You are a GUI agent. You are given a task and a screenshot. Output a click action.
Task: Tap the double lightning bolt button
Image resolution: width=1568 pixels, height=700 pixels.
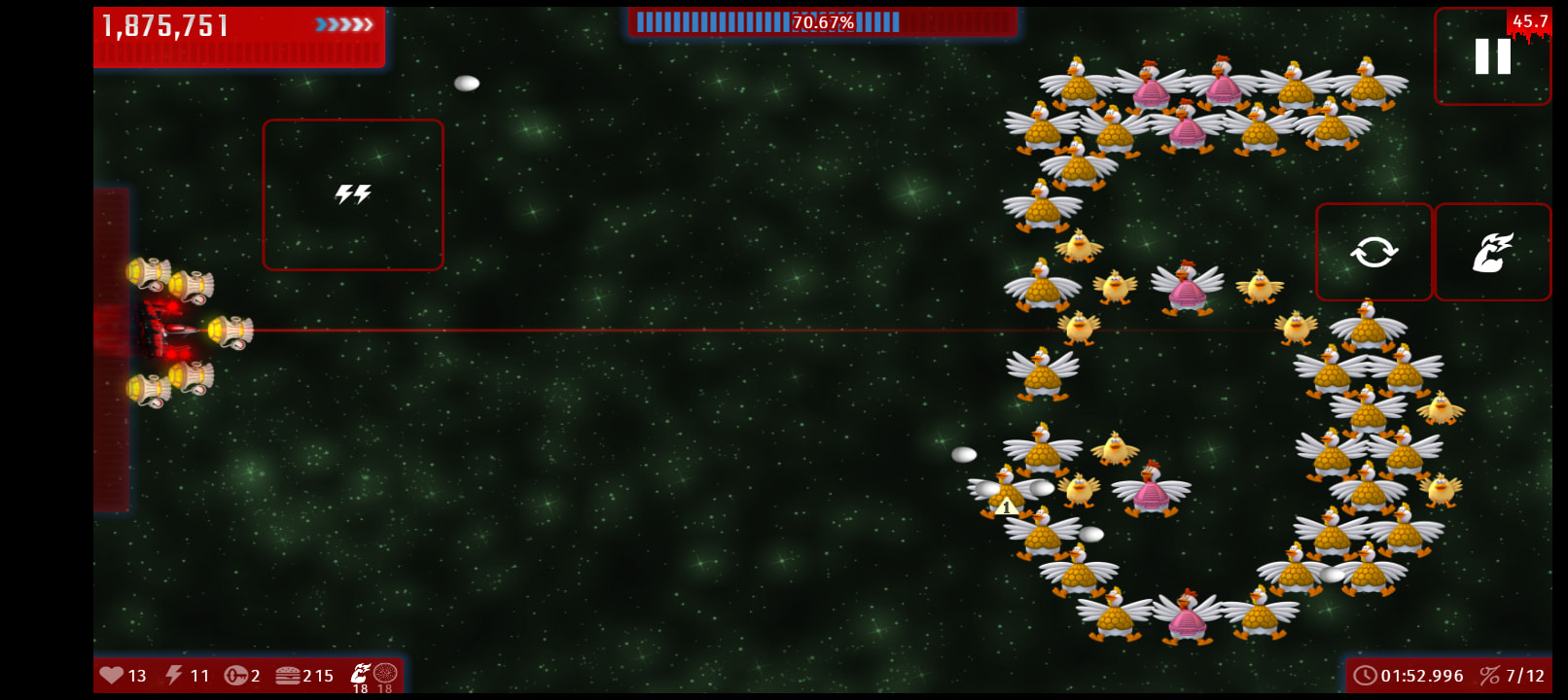point(353,194)
